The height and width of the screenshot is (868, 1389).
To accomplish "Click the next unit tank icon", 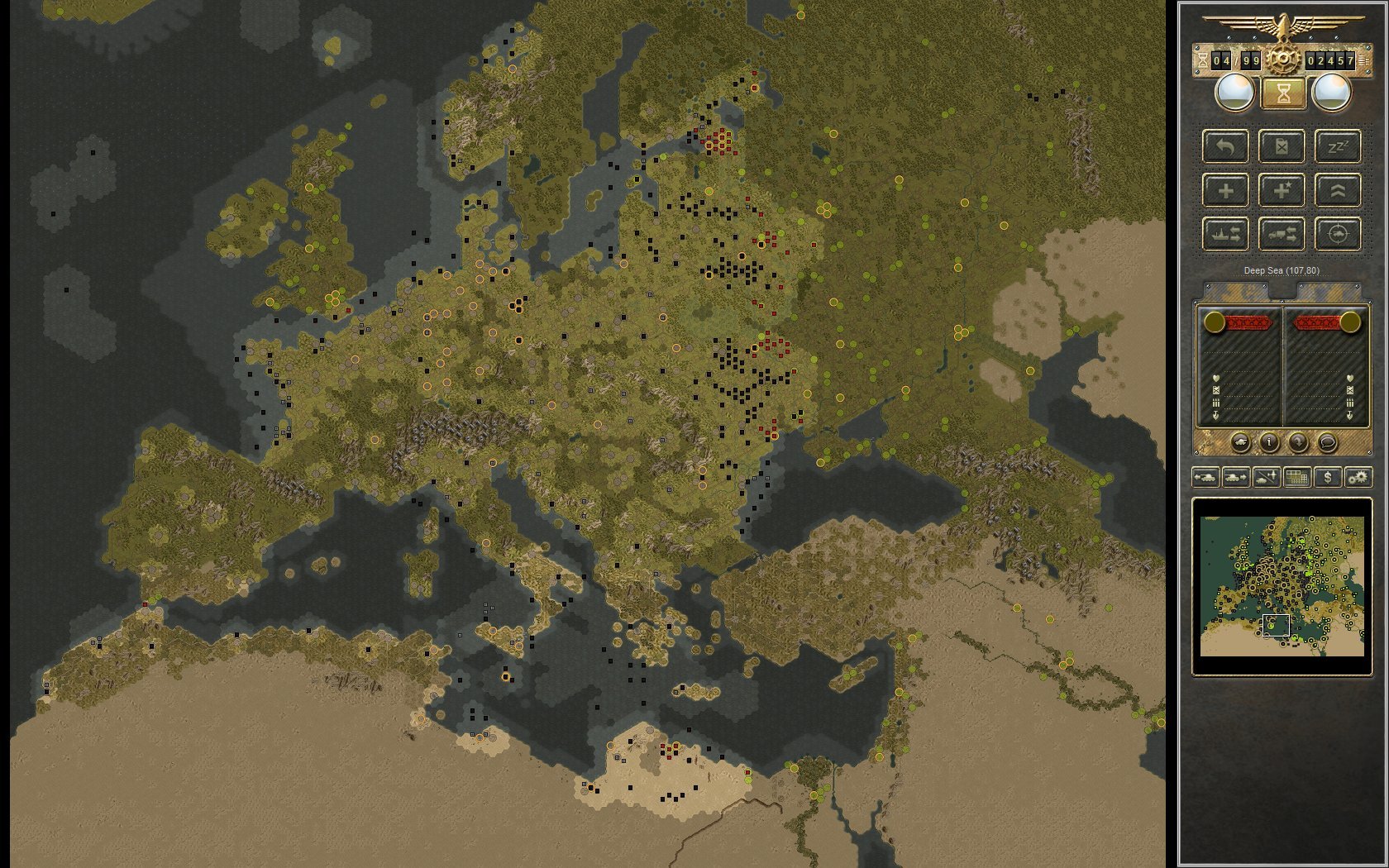I will coord(1235,477).
